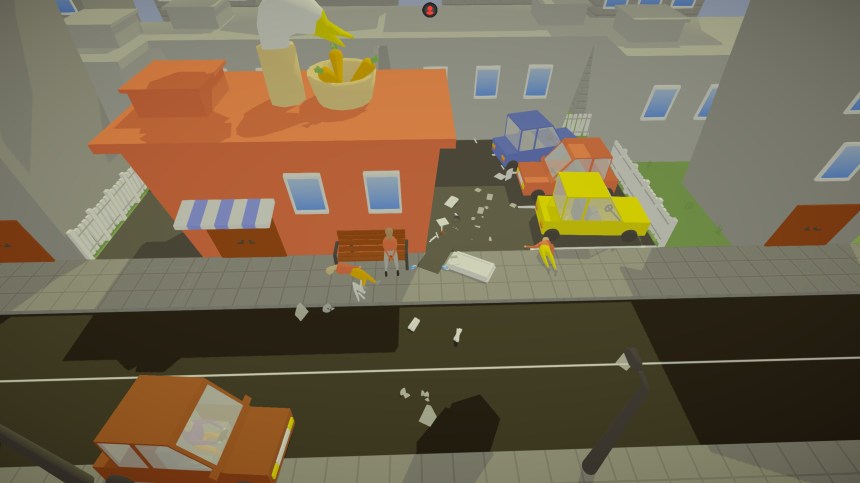Click the red person icon marker

(430, 10)
